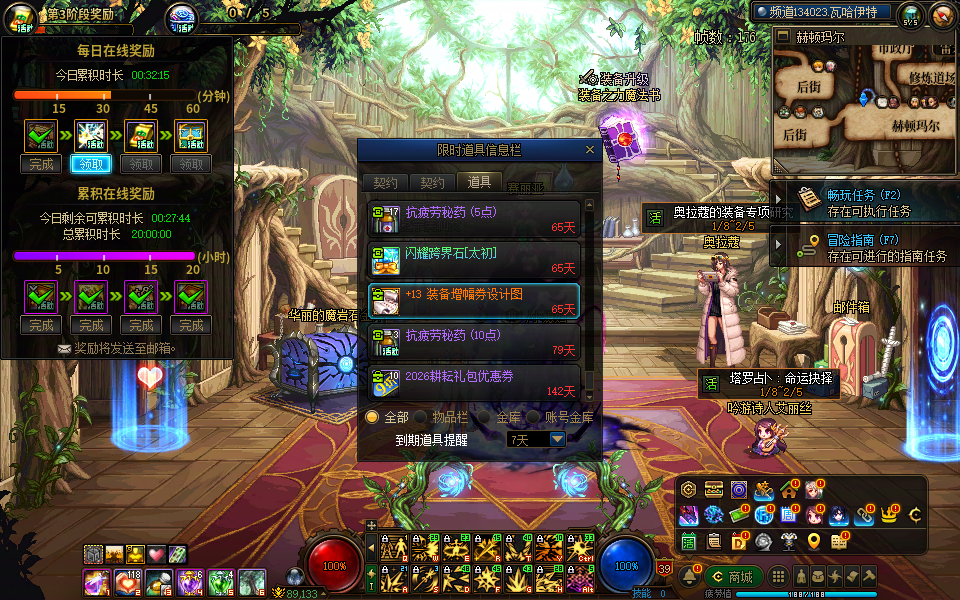This screenshot has width=960, height=600.
Task: Open the 到期道具提醒 days dropdown
Action: (557, 439)
